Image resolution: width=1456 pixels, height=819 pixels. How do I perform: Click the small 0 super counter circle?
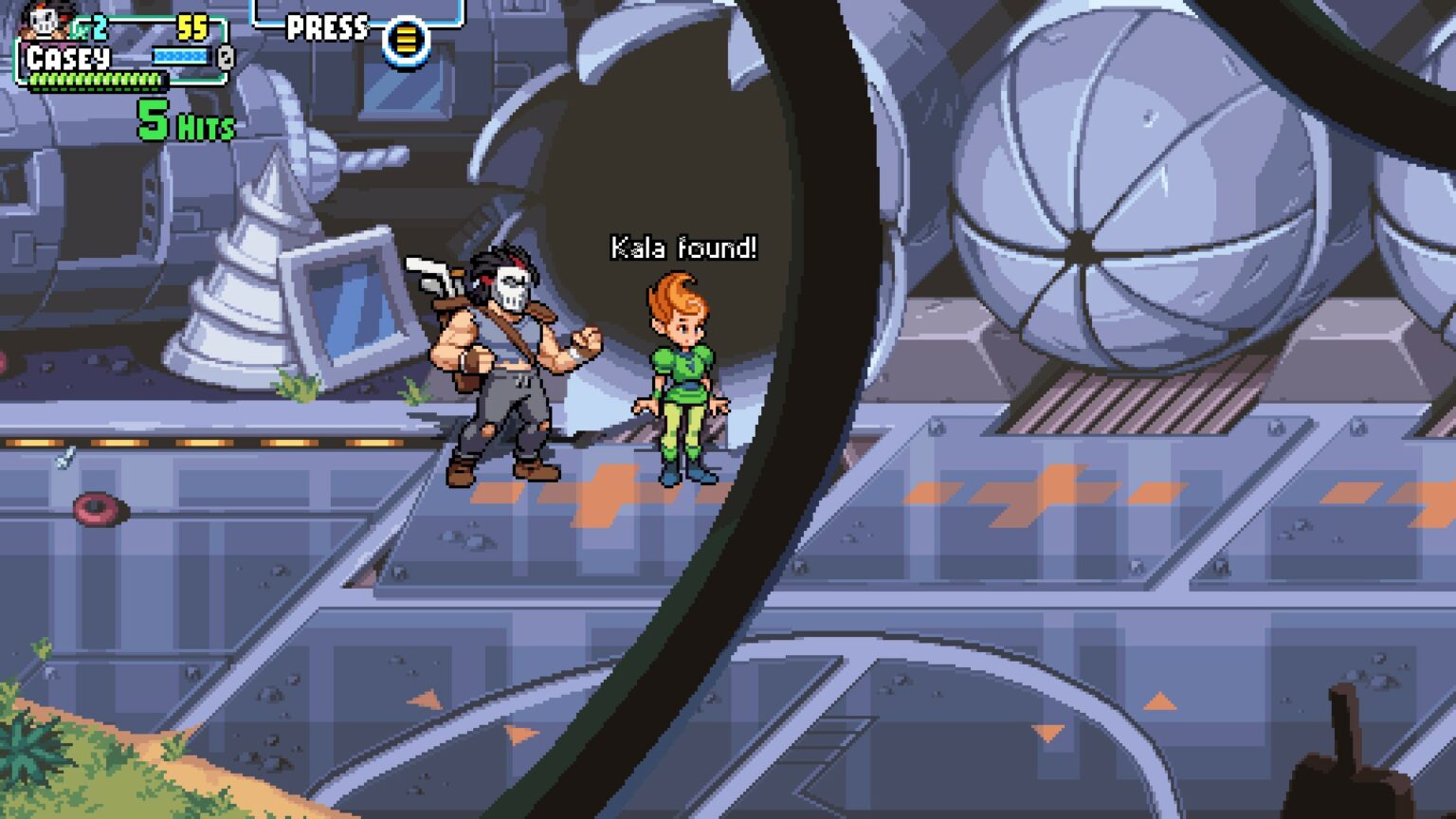[224, 59]
